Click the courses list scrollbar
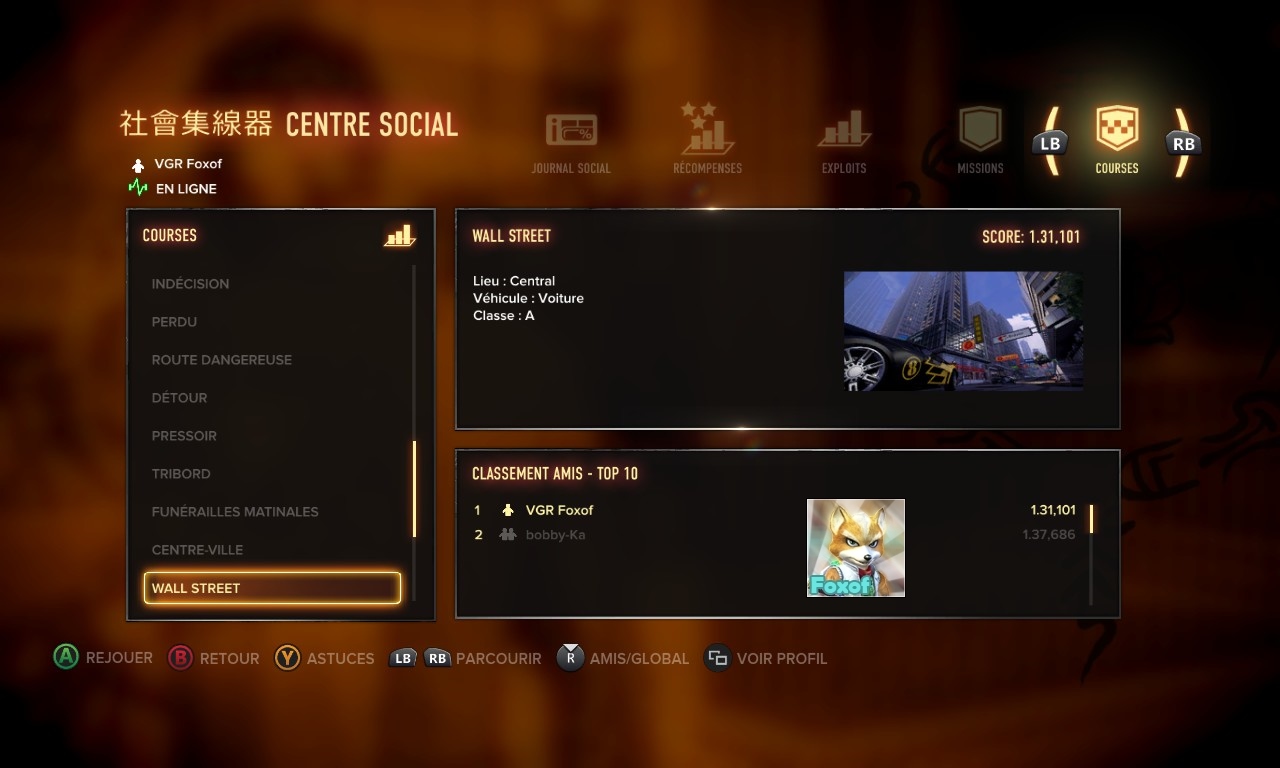1280x768 pixels. click(414, 490)
